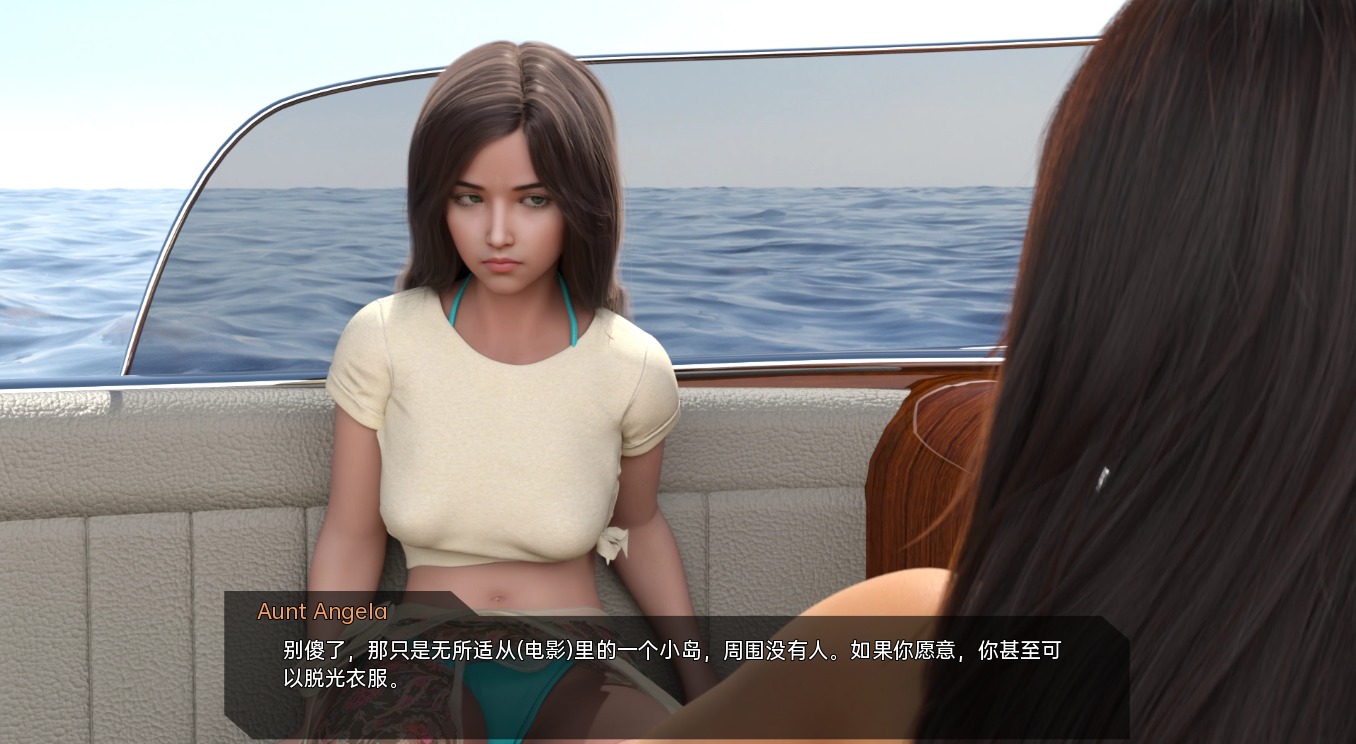Click the dialogue text line about the island
This screenshot has height=744, width=1356.
(x=670, y=651)
